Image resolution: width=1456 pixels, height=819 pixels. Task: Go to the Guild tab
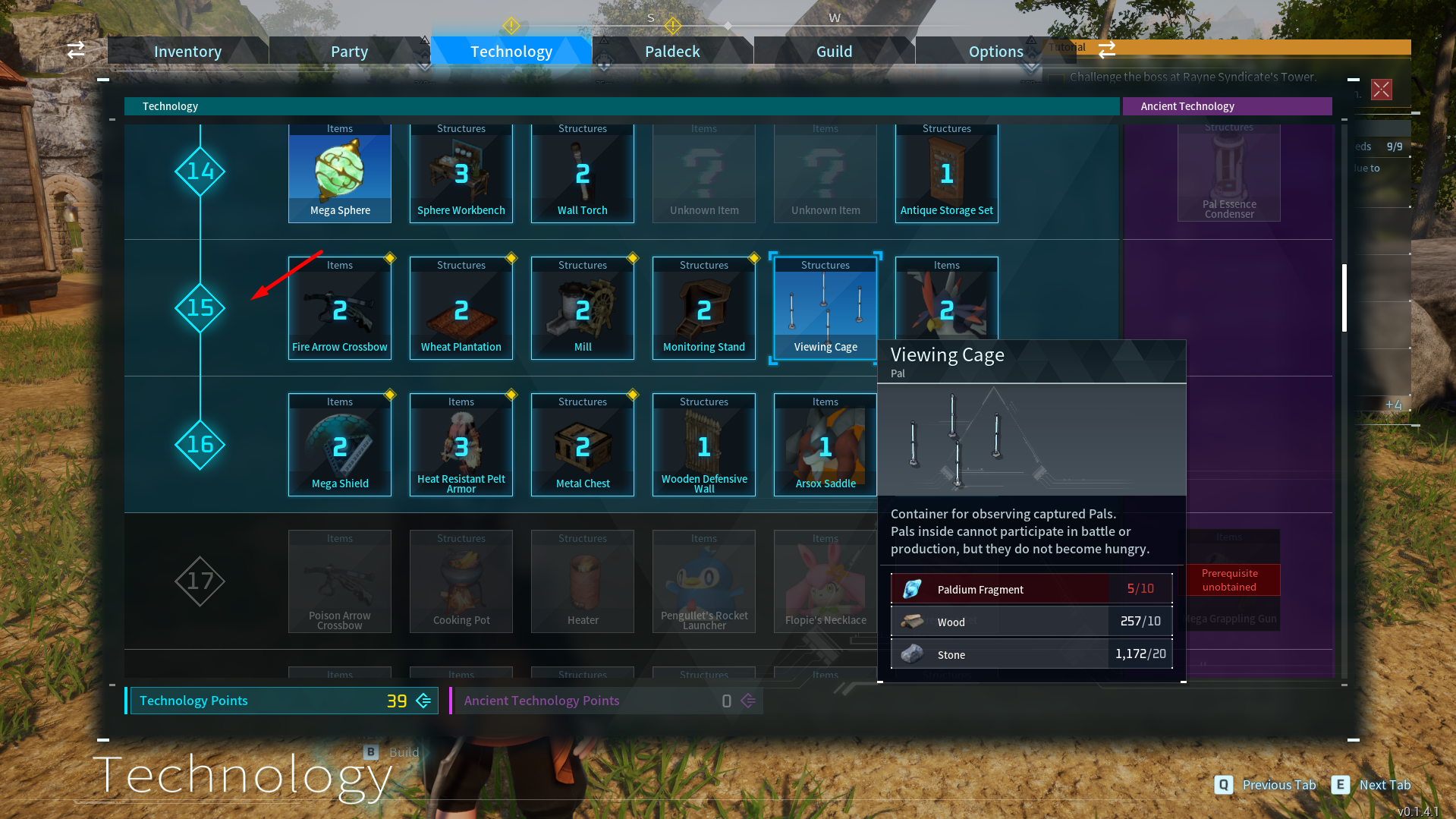click(834, 52)
